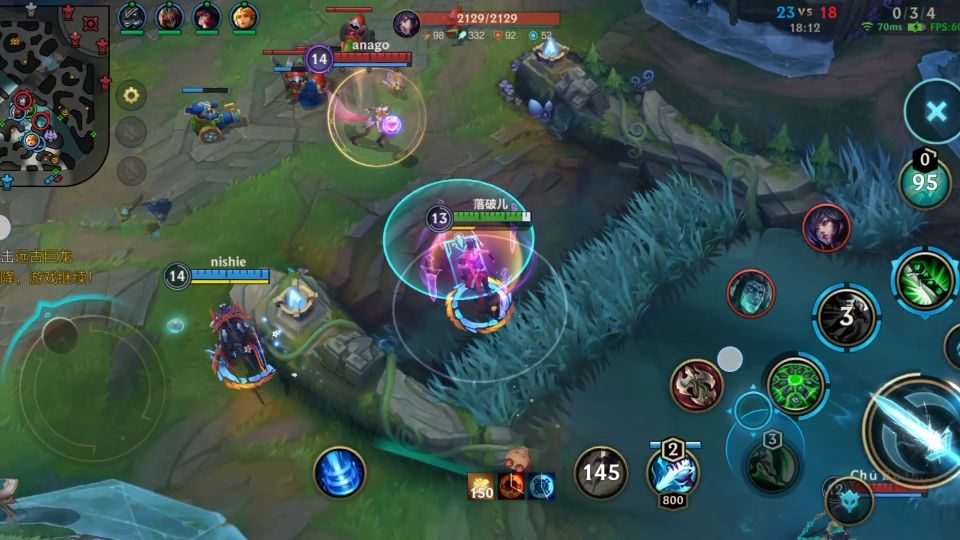Cast the green rune-circle ability
Screen dimensions: 960x540
(x=796, y=384)
